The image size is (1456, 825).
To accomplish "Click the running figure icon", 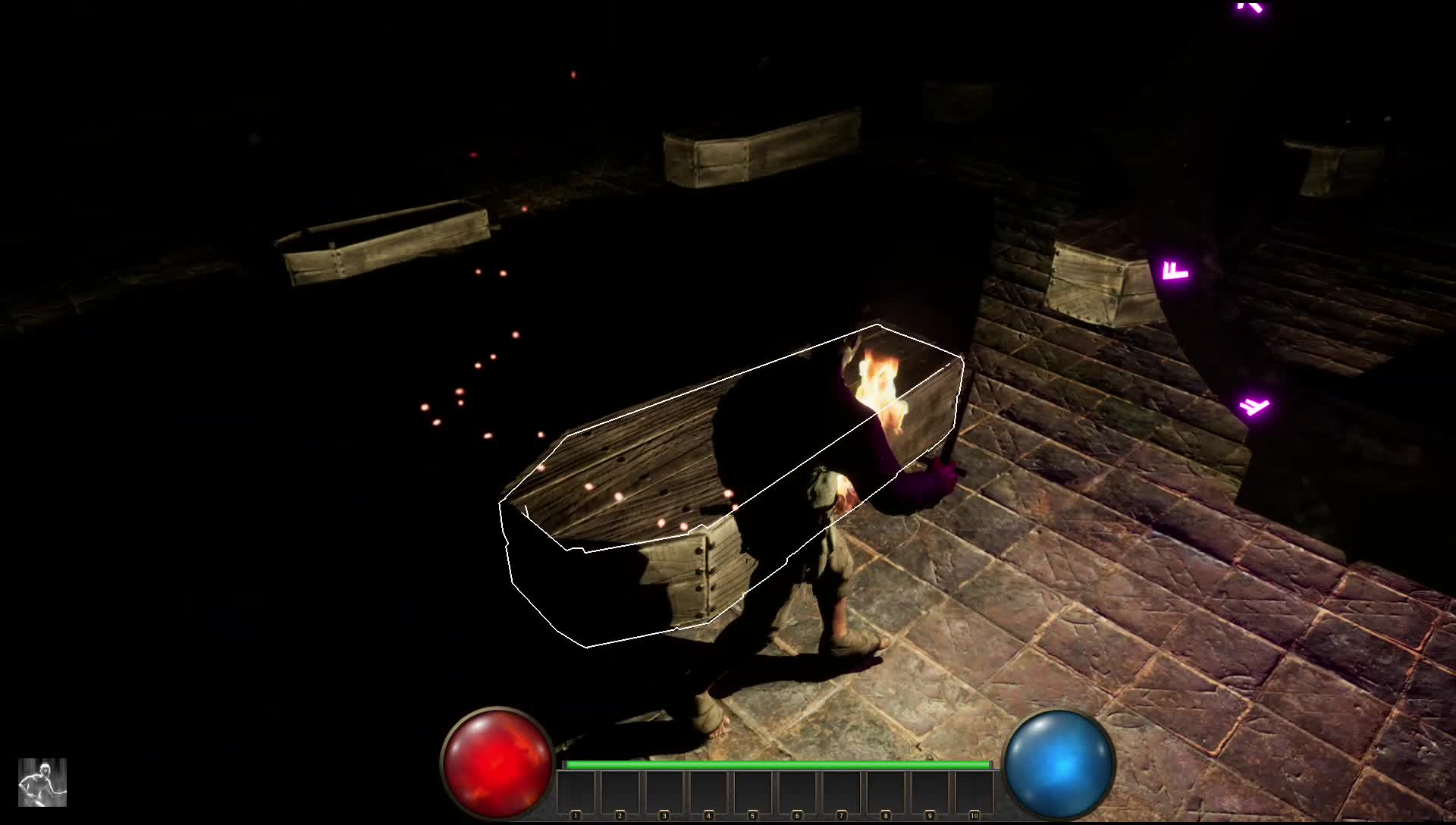I will point(42,782).
